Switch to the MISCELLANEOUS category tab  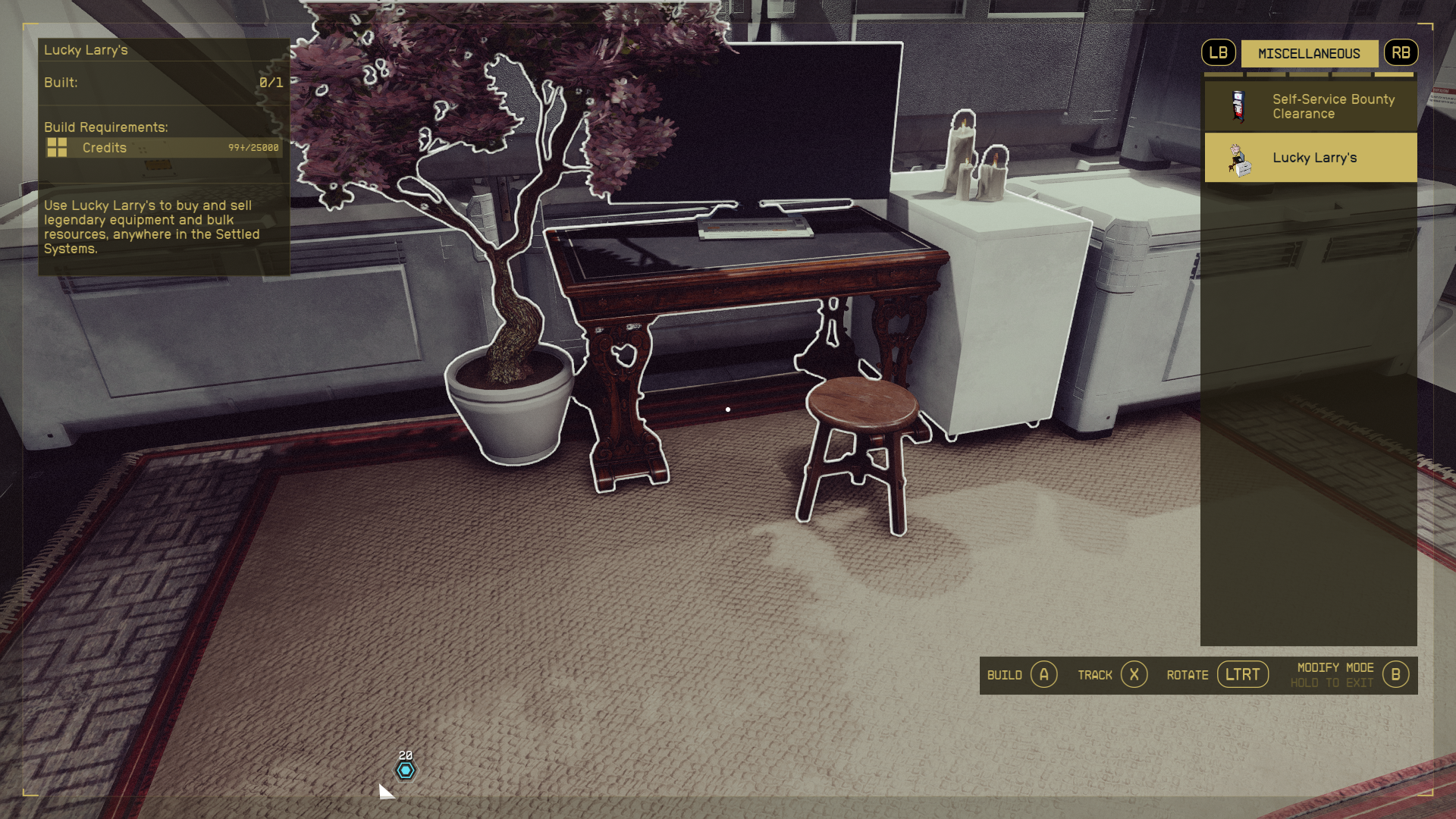coord(1308,53)
